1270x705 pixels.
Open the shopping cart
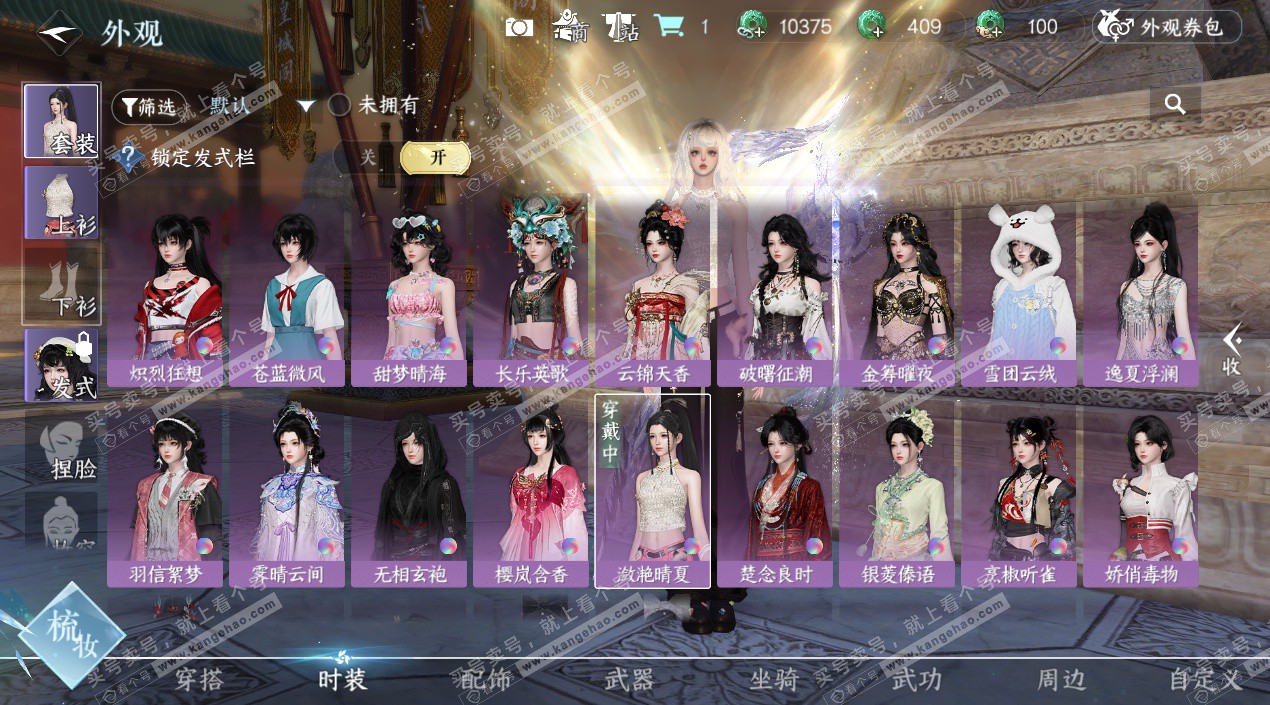coord(667,27)
